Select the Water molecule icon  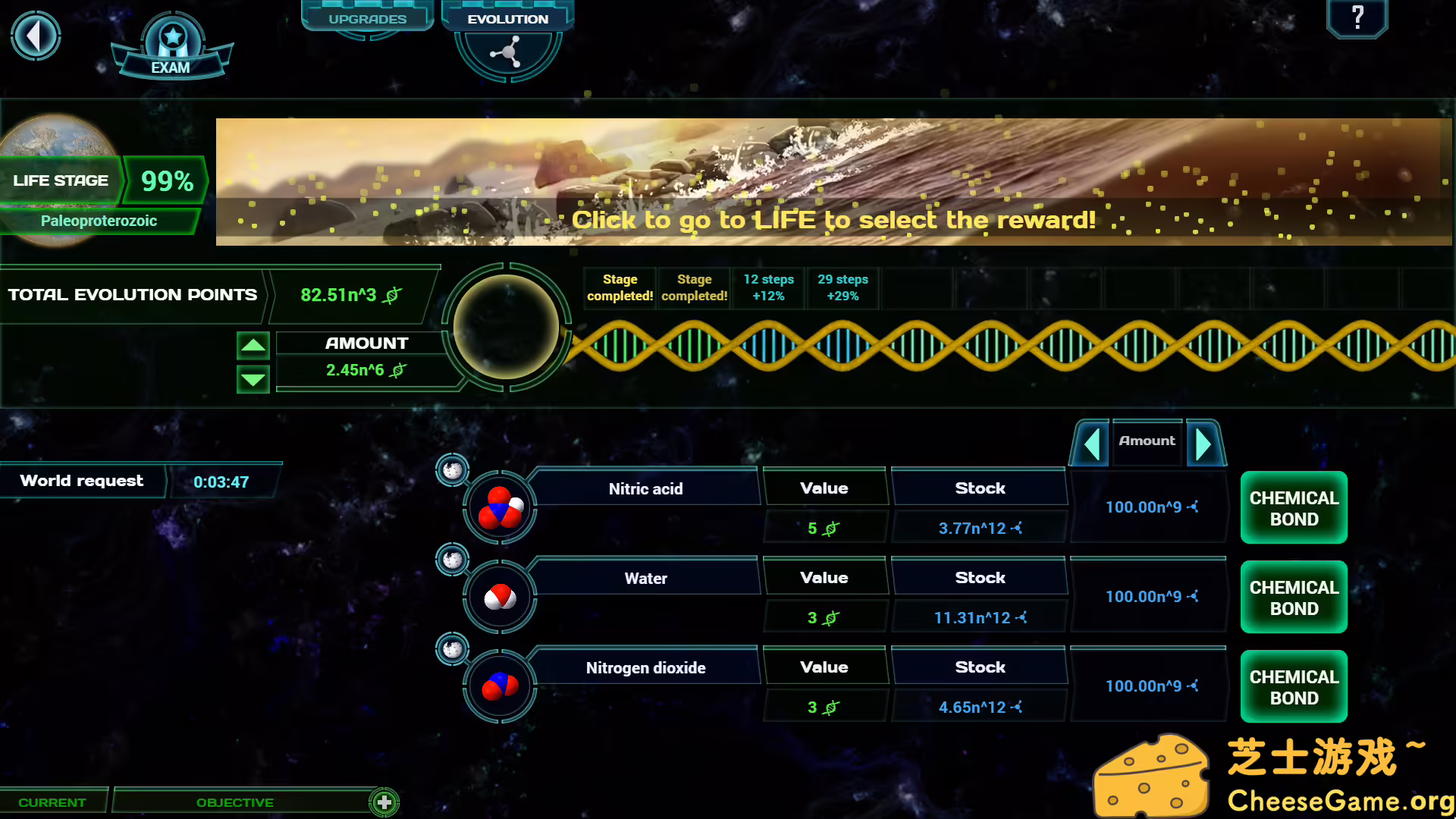tap(500, 596)
